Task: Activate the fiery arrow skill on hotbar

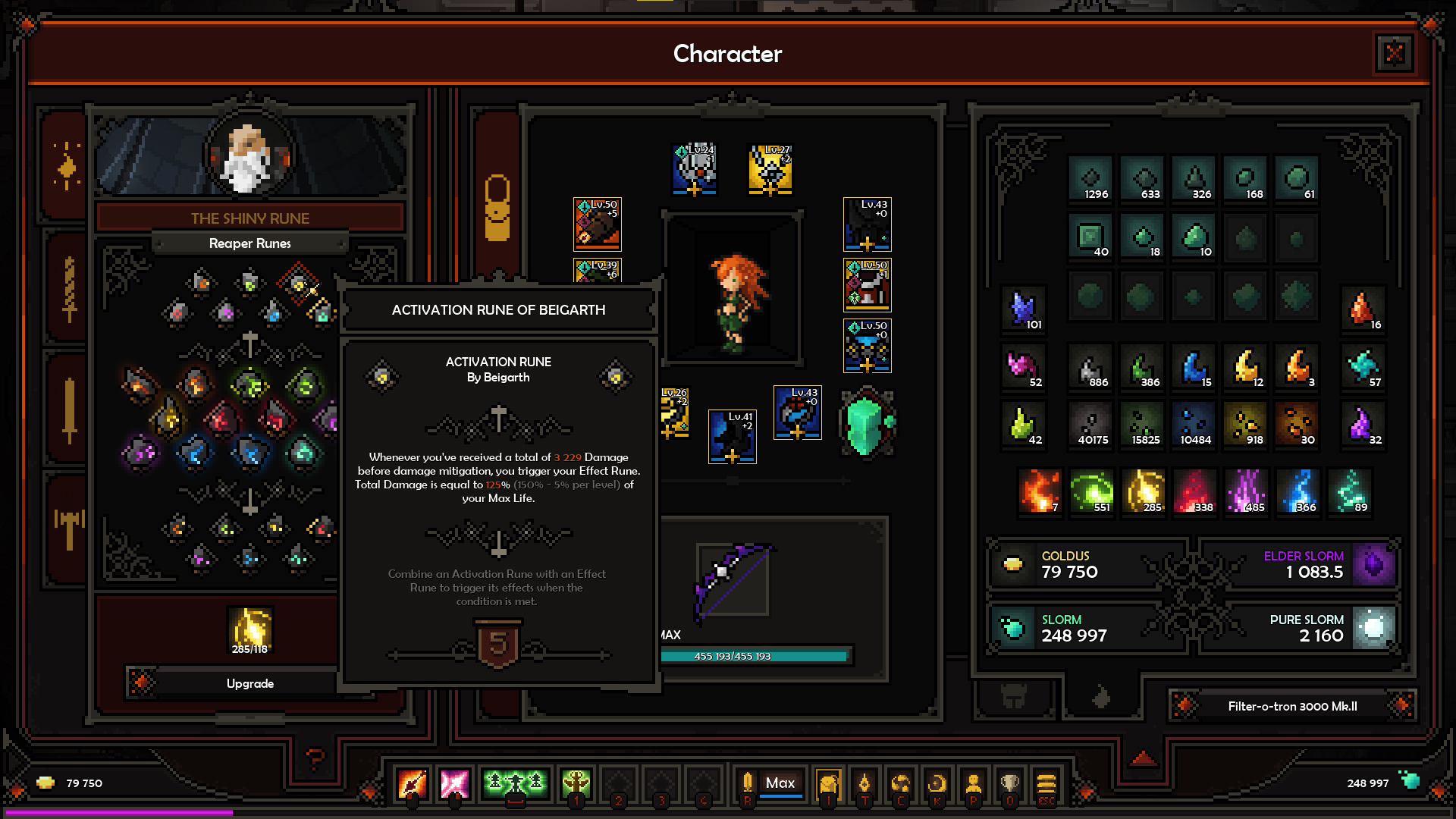Action: 412,783
